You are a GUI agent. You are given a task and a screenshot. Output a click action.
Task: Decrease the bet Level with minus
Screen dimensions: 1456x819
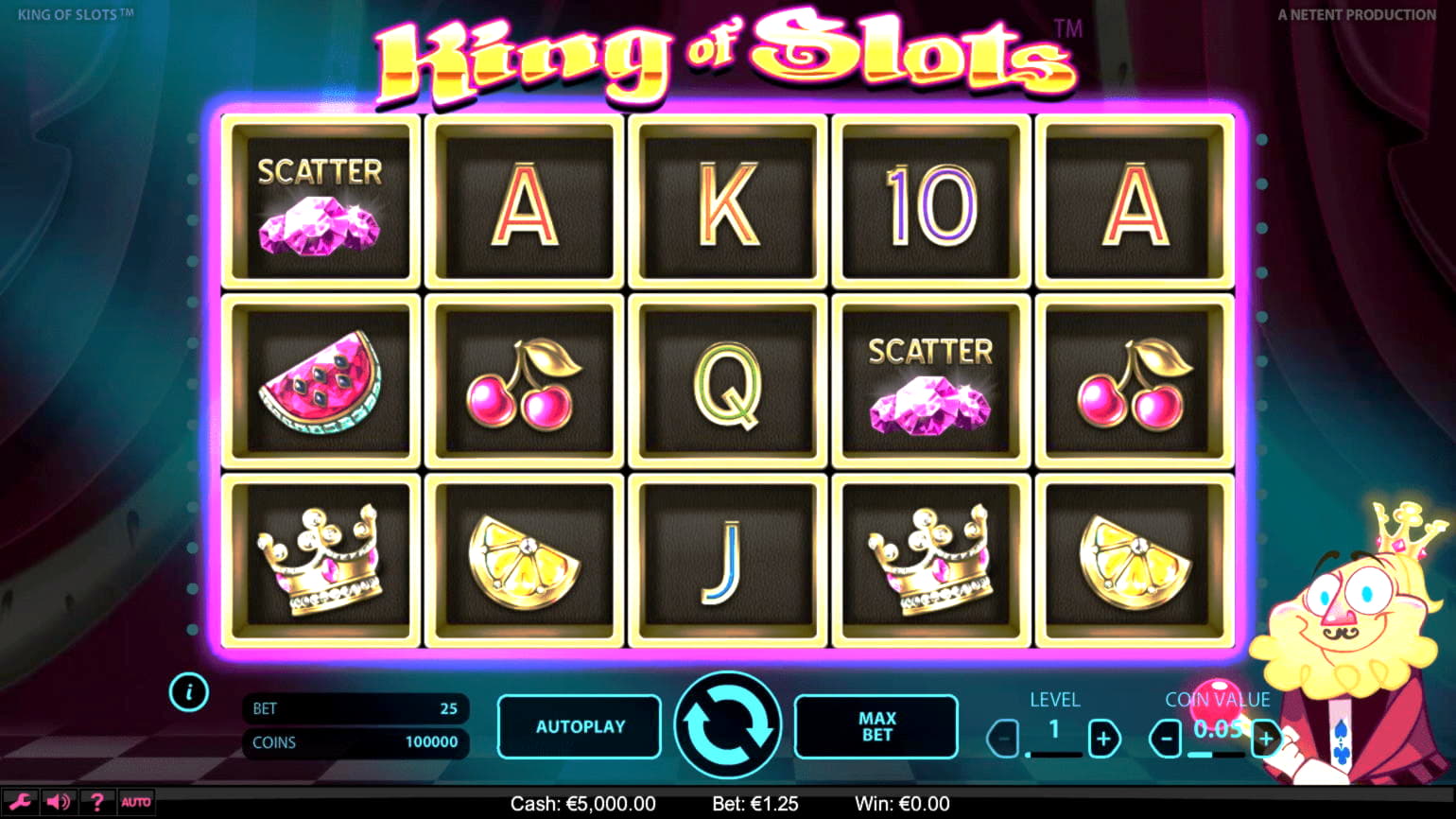pos(1004,739)
